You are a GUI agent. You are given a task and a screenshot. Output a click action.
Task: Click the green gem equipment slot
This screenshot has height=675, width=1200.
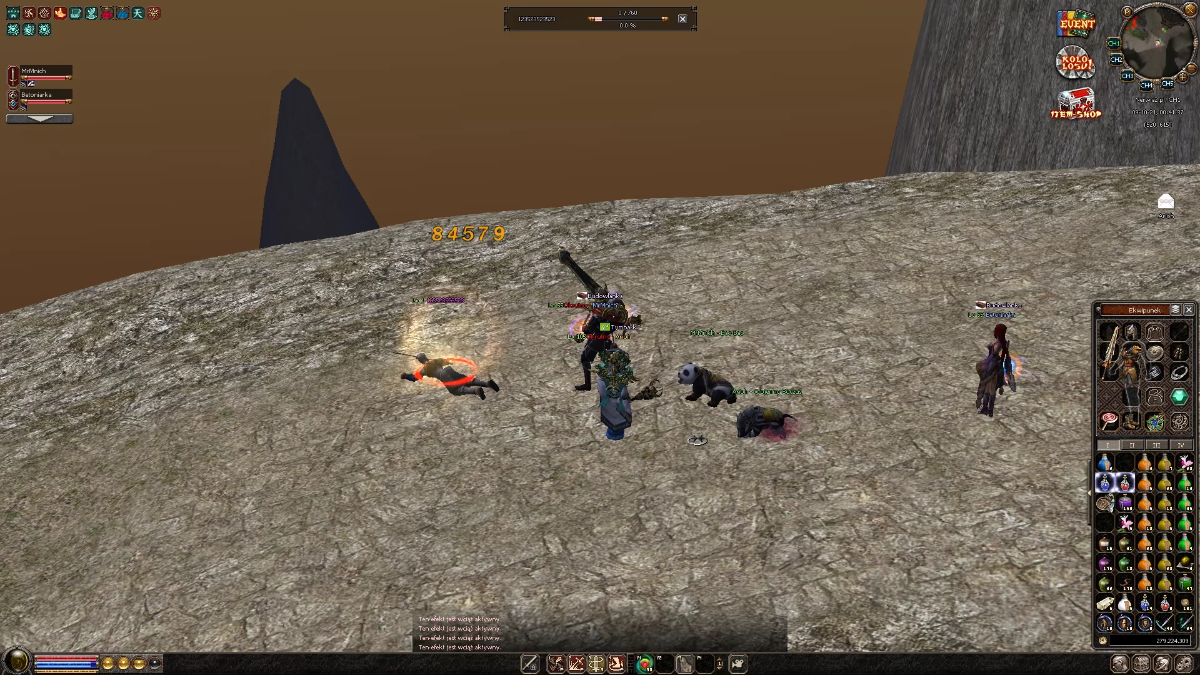point(1179,397)
